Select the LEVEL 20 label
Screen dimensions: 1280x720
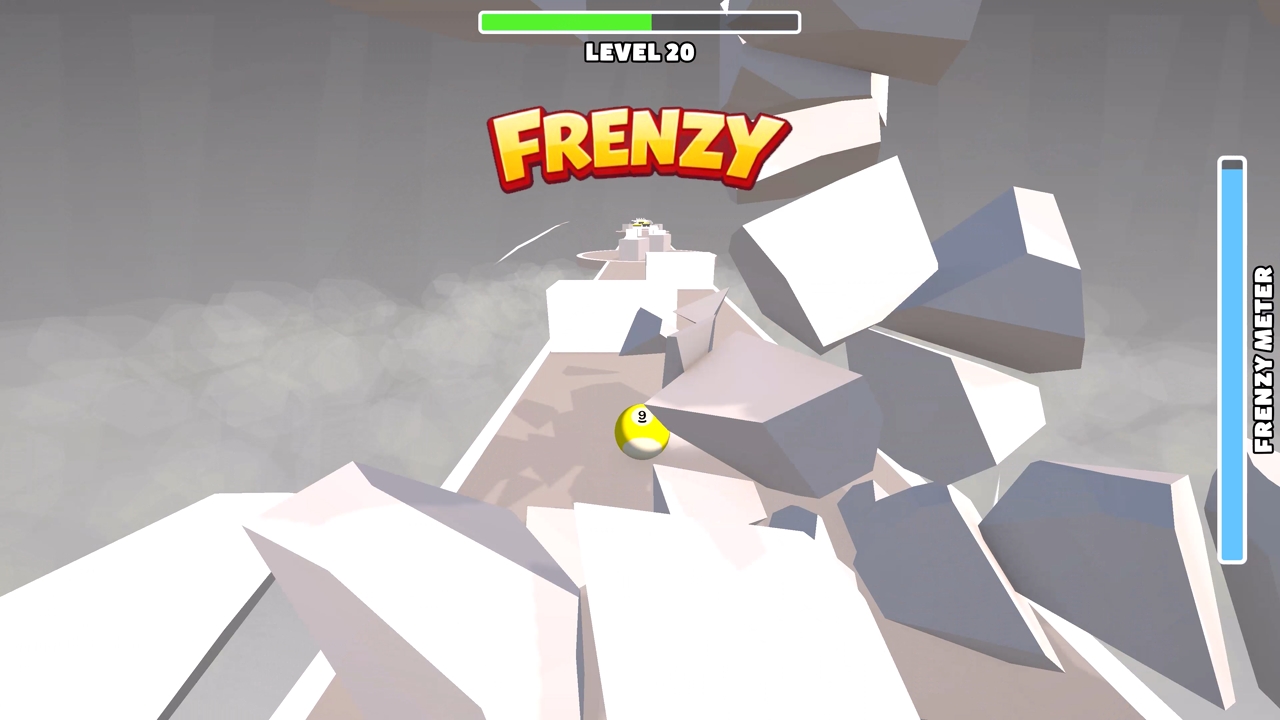pos(639,53)
